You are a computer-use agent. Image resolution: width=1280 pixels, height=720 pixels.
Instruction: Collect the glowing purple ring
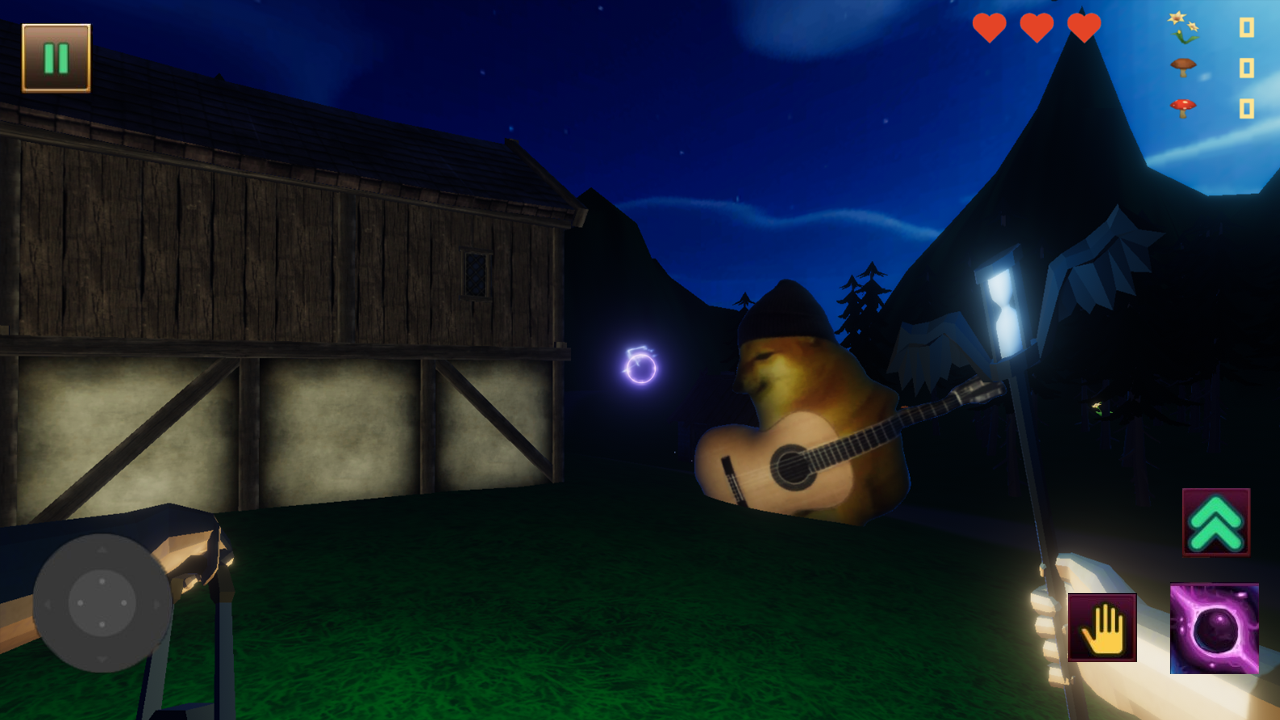pyautogui.click(x=640, y=367)
